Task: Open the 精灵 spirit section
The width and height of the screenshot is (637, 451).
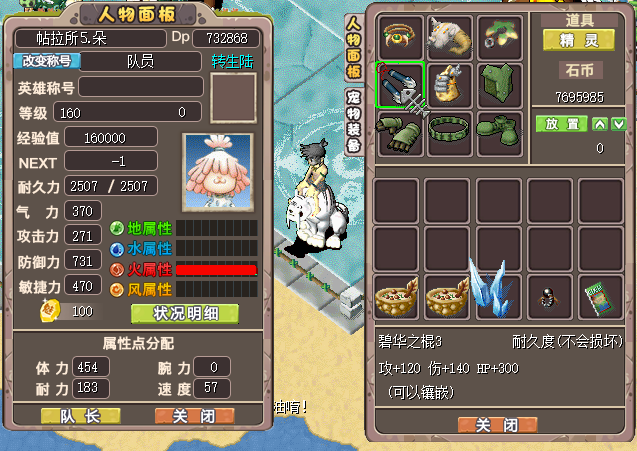Action: click(579, 40)
